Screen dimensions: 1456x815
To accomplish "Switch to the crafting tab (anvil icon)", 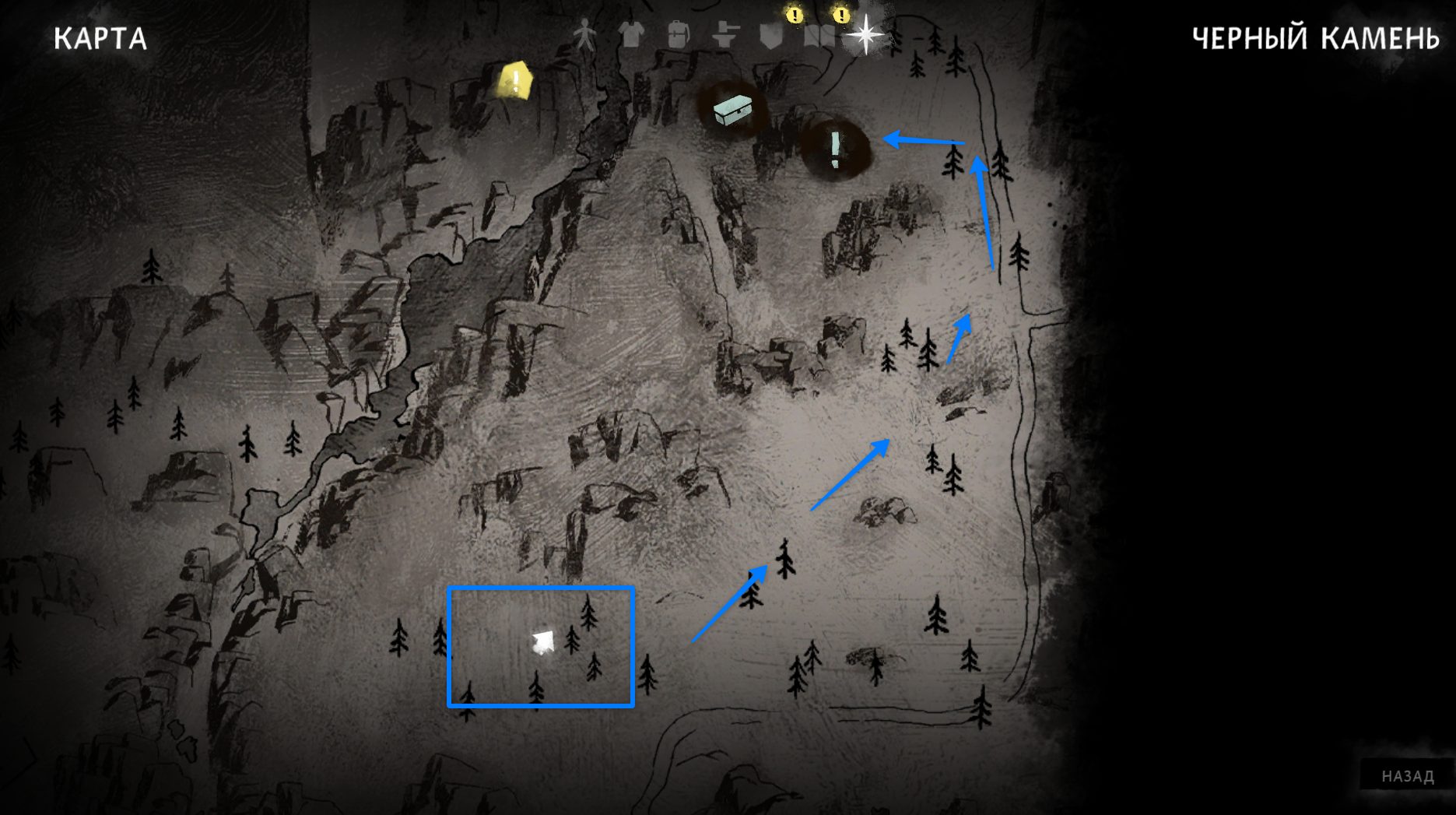I will click(x=724, y=35).
